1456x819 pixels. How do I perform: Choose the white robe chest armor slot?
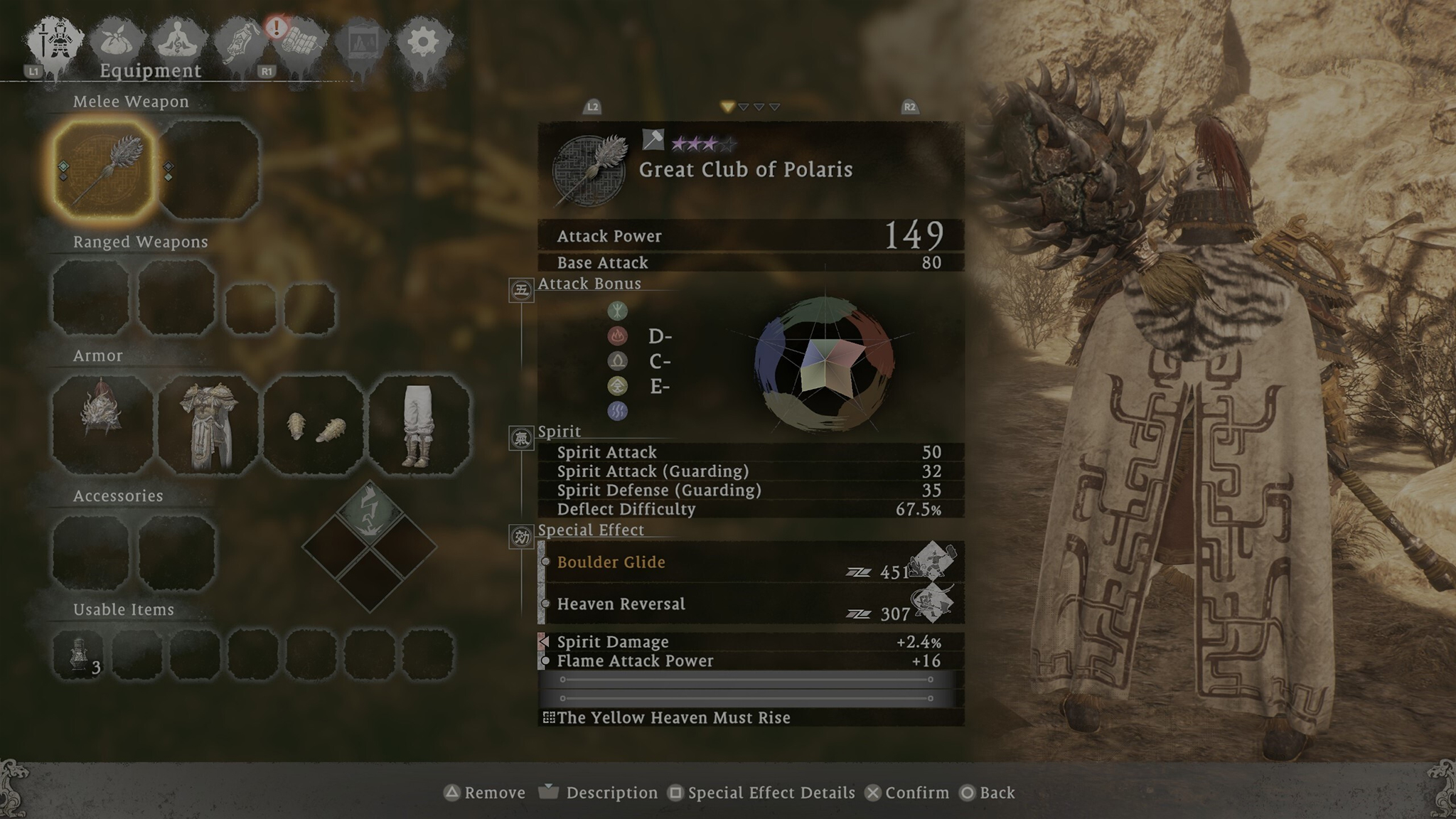(208, 424)
